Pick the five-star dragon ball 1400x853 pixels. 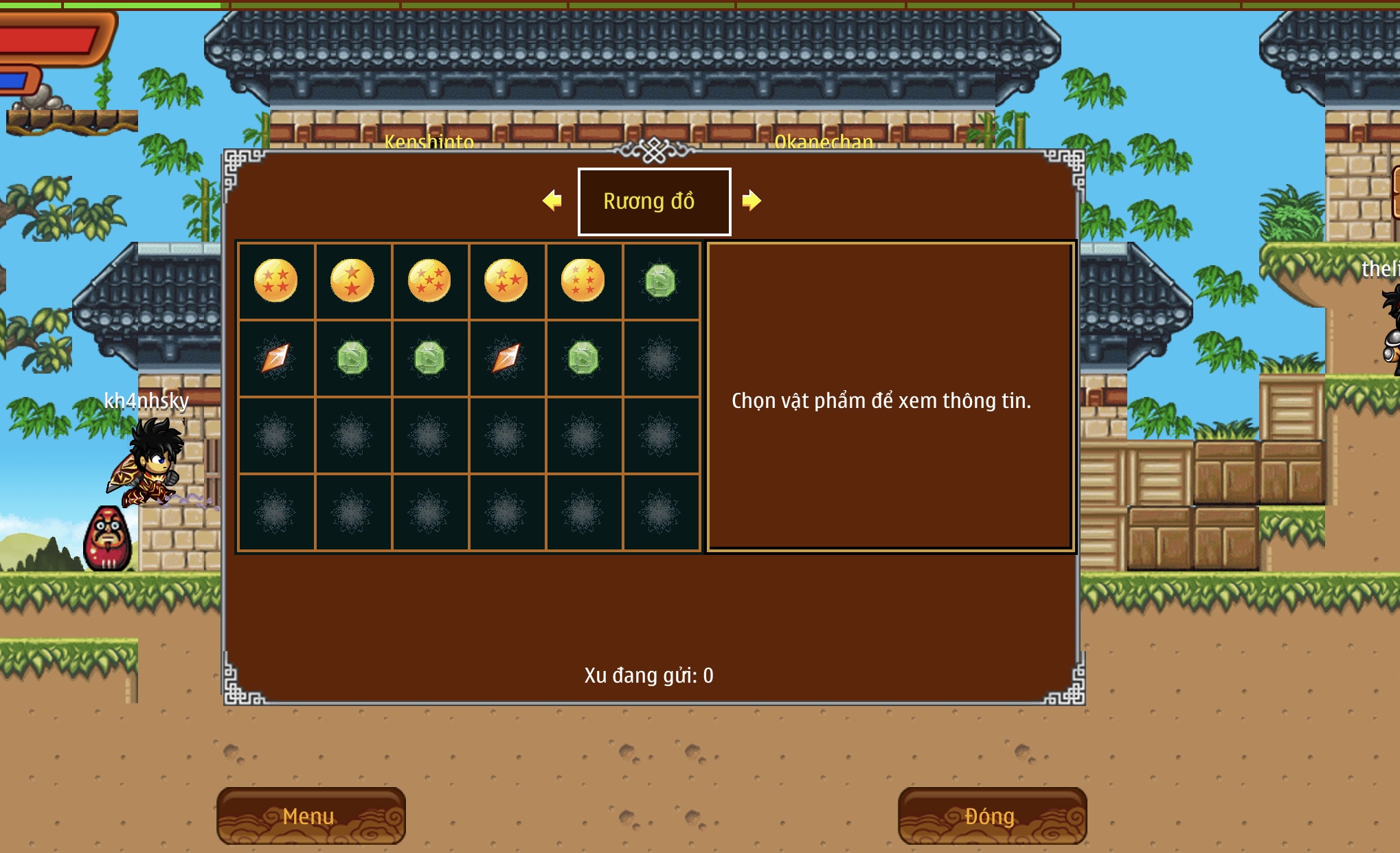tap(429, 280)
